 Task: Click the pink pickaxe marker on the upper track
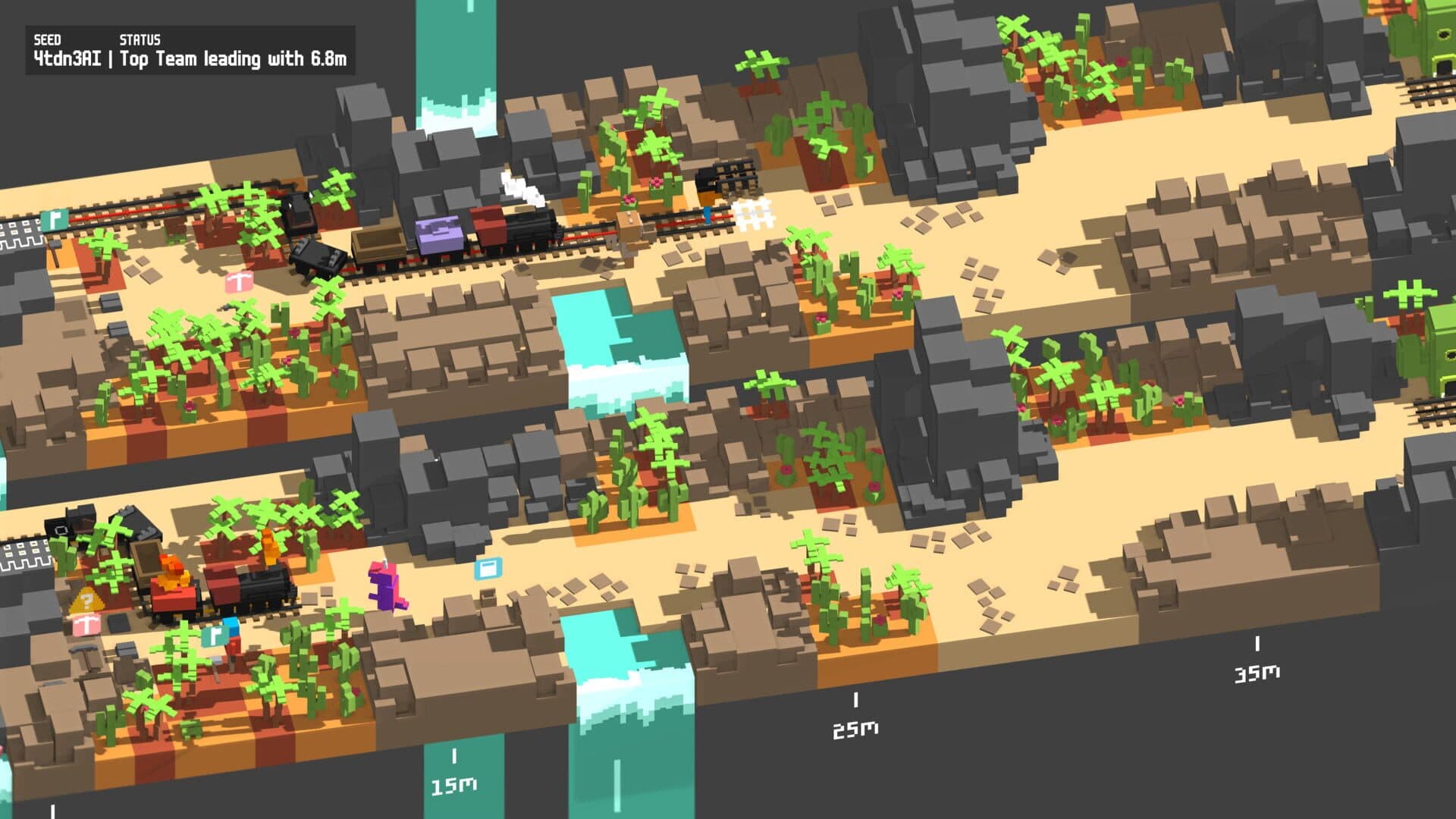click(x=239, y=282)
